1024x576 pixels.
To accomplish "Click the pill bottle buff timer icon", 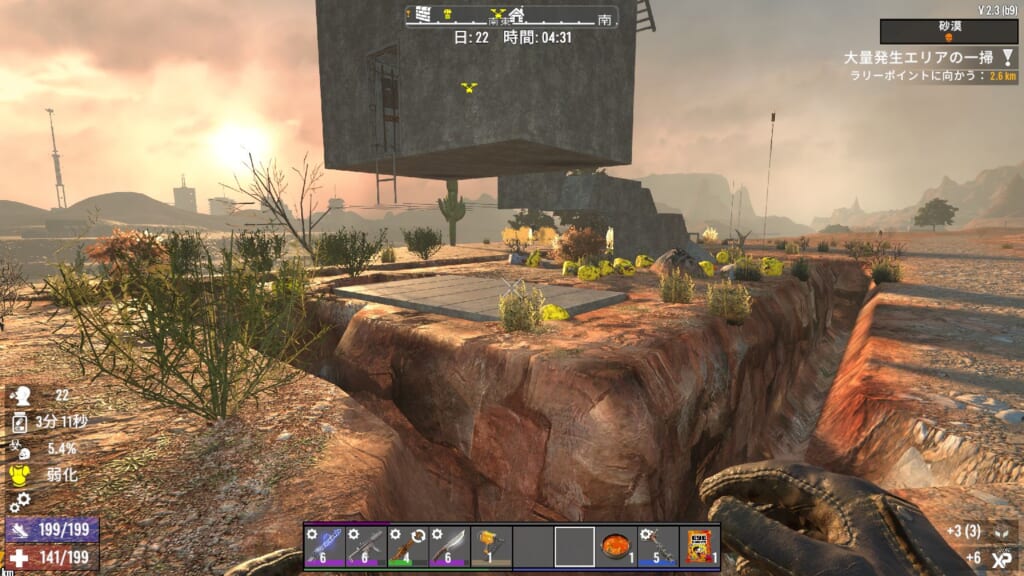I will [x=19, y=422].
